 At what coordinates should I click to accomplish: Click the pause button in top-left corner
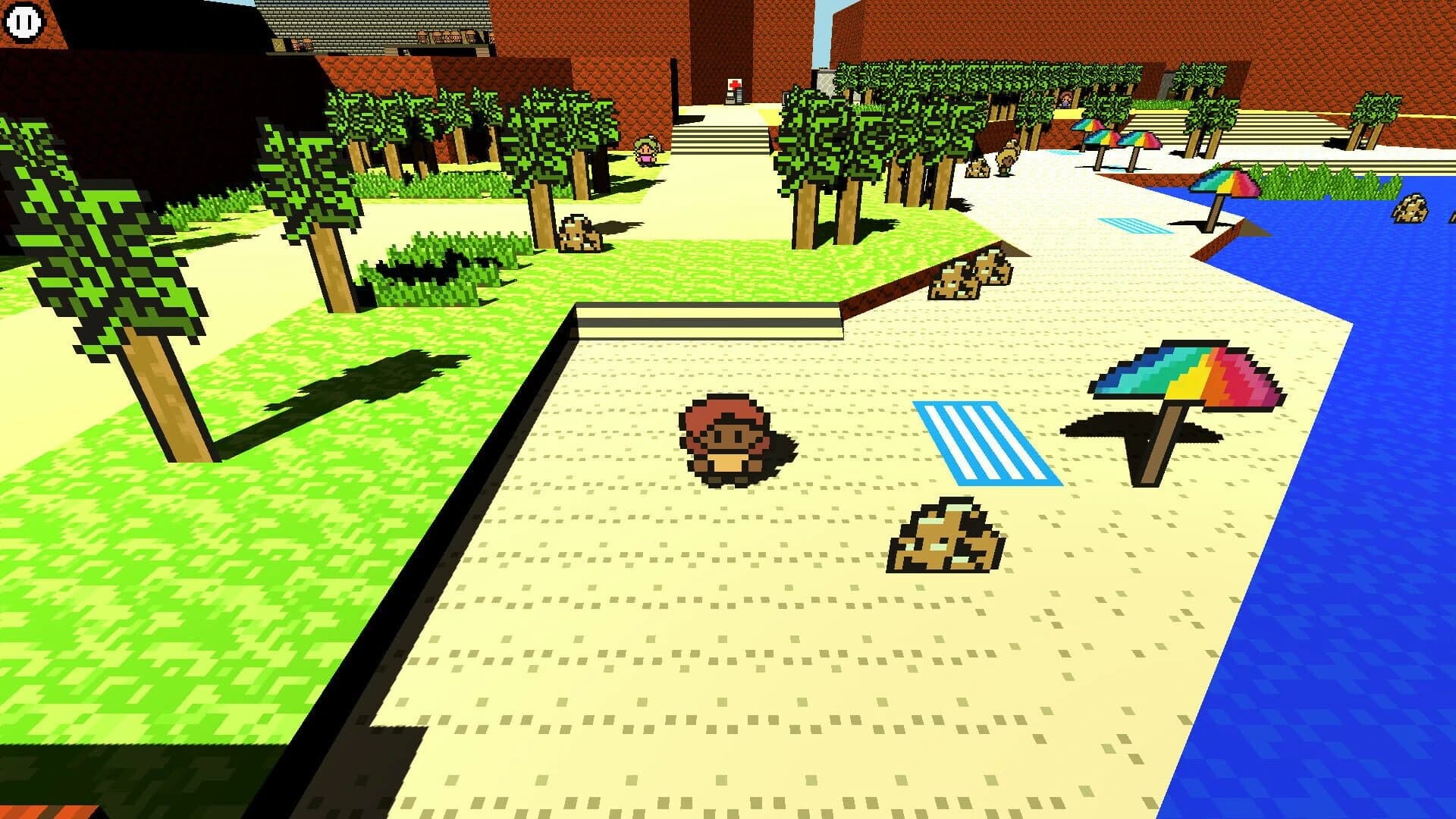pyautogui.click(x=23, y=23)
